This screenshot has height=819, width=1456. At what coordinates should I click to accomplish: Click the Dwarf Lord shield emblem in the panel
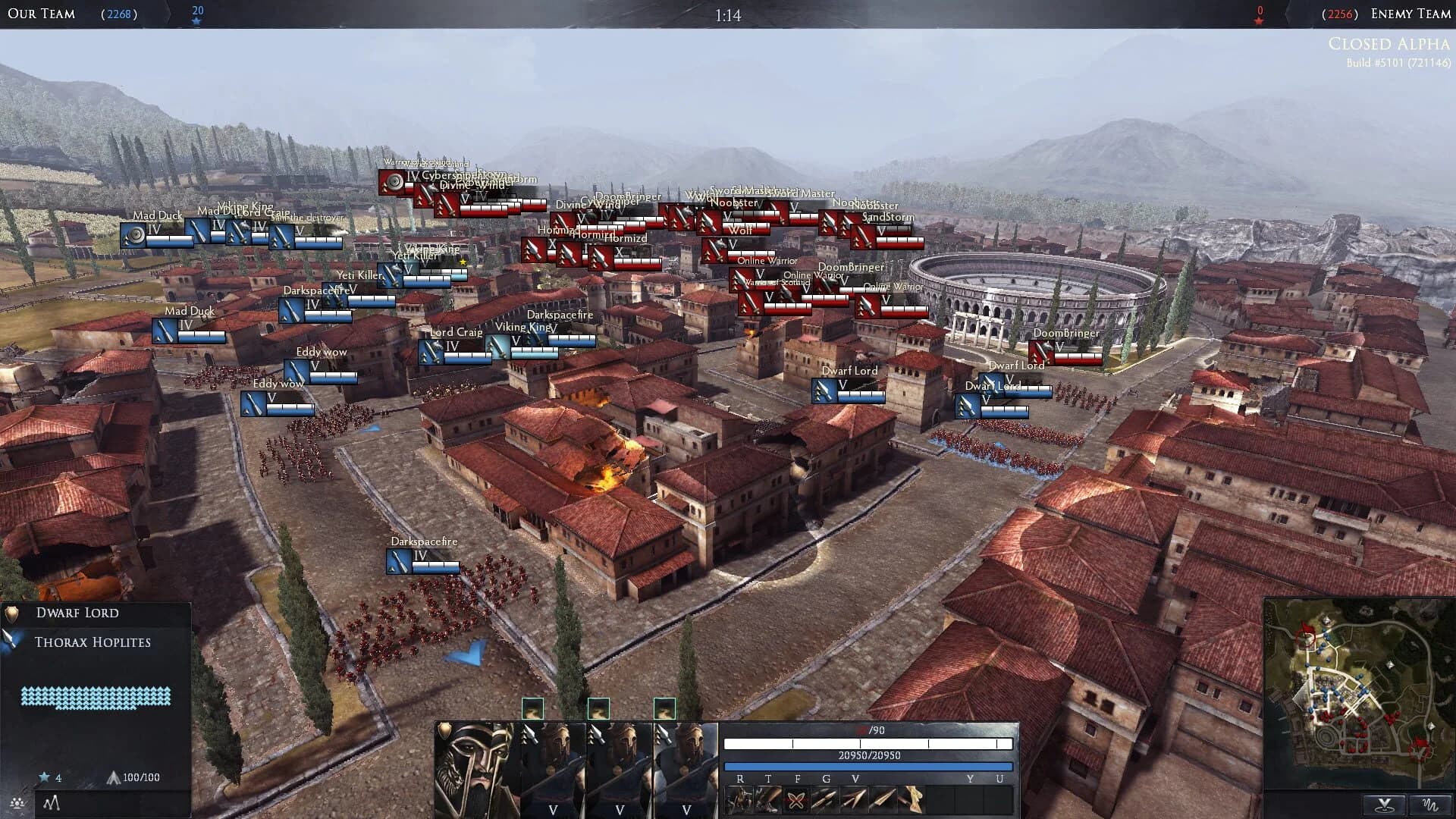point(11,616)
